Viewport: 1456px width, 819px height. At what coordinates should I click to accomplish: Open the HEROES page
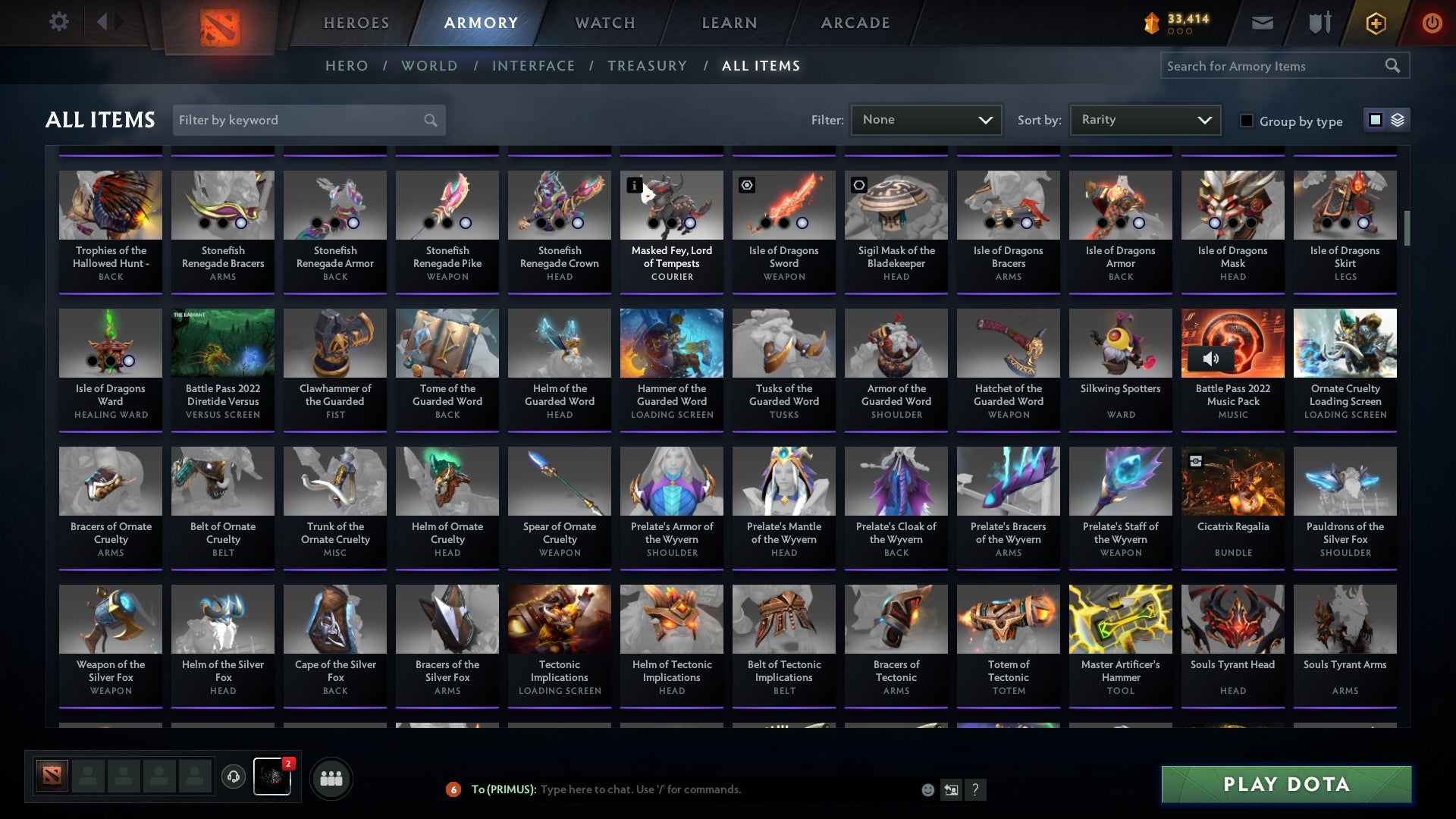pyautogui.click(x=356, y=23)
